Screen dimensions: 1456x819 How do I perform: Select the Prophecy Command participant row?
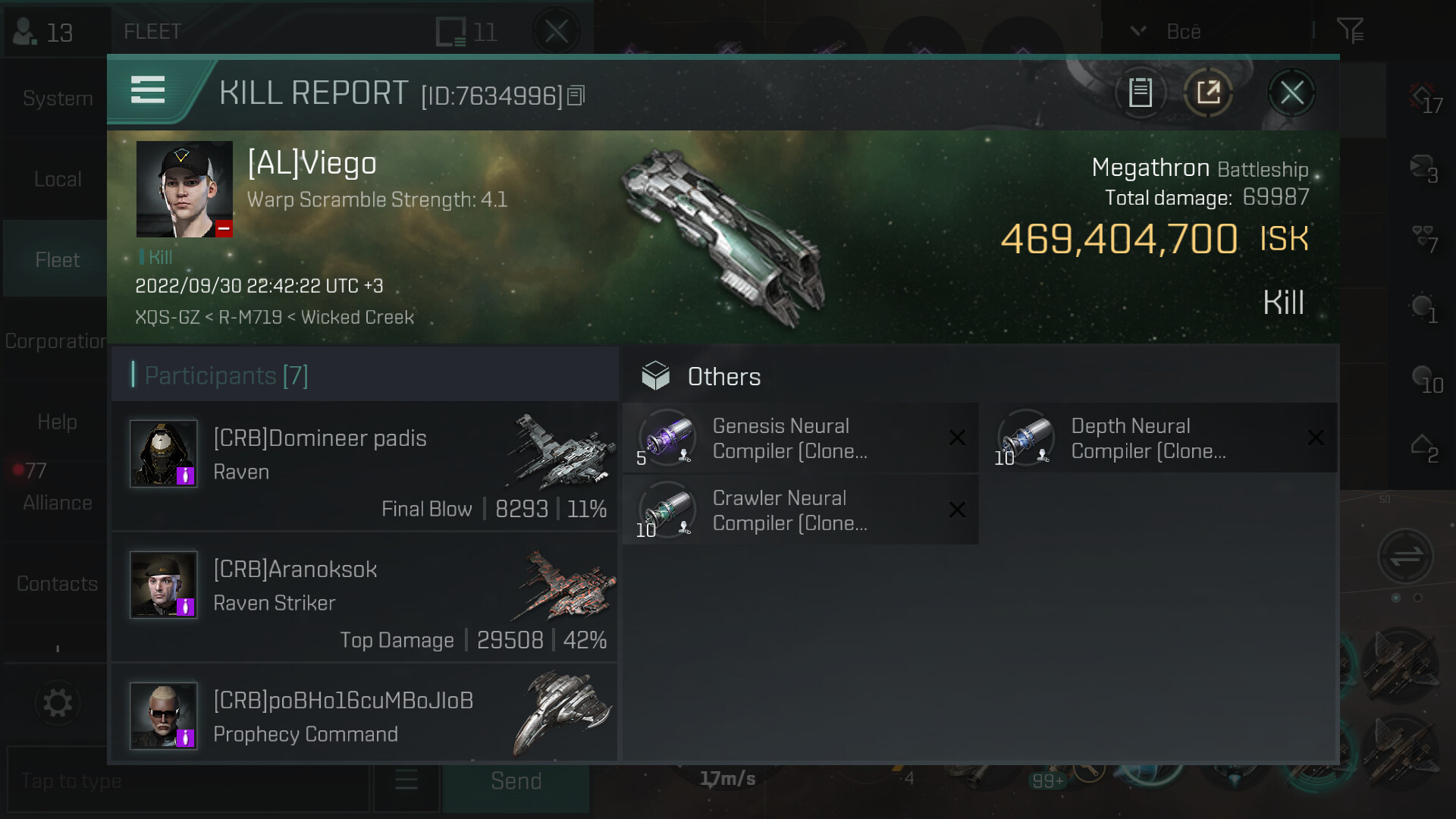click(x=364, y=717)
